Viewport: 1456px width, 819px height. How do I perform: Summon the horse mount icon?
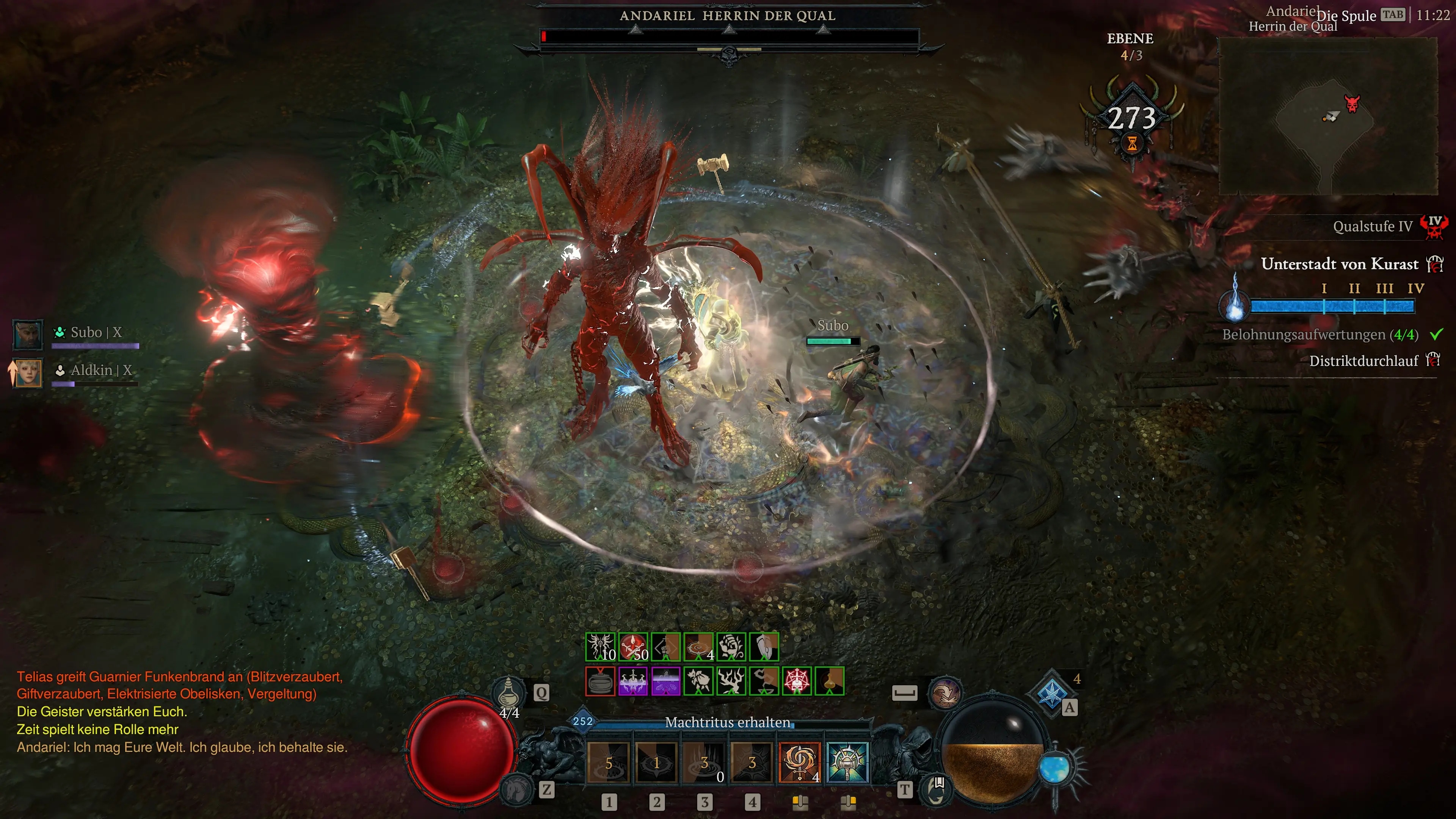(516, 789)
